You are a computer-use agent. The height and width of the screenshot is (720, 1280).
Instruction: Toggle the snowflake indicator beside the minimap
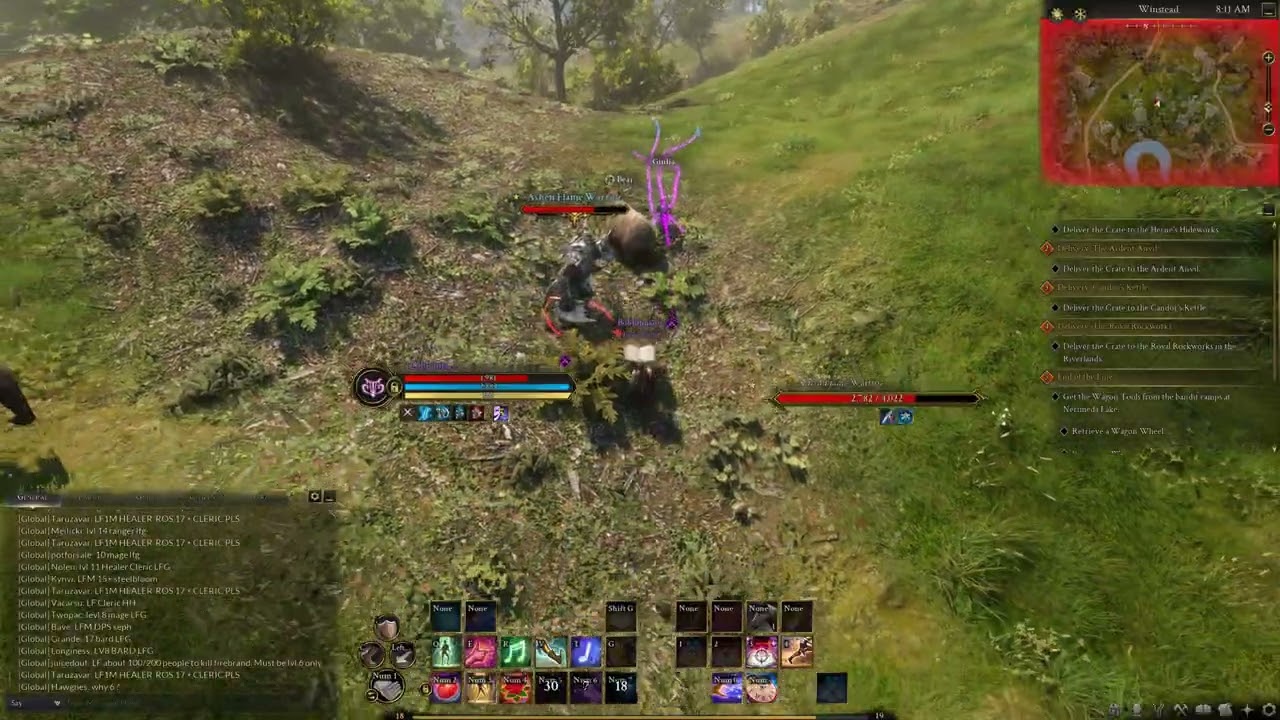coord(1080,14)
